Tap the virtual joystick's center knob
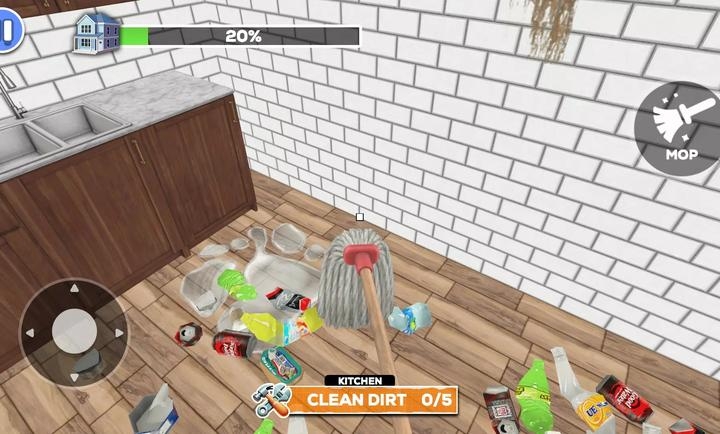 tap(74, 331)
